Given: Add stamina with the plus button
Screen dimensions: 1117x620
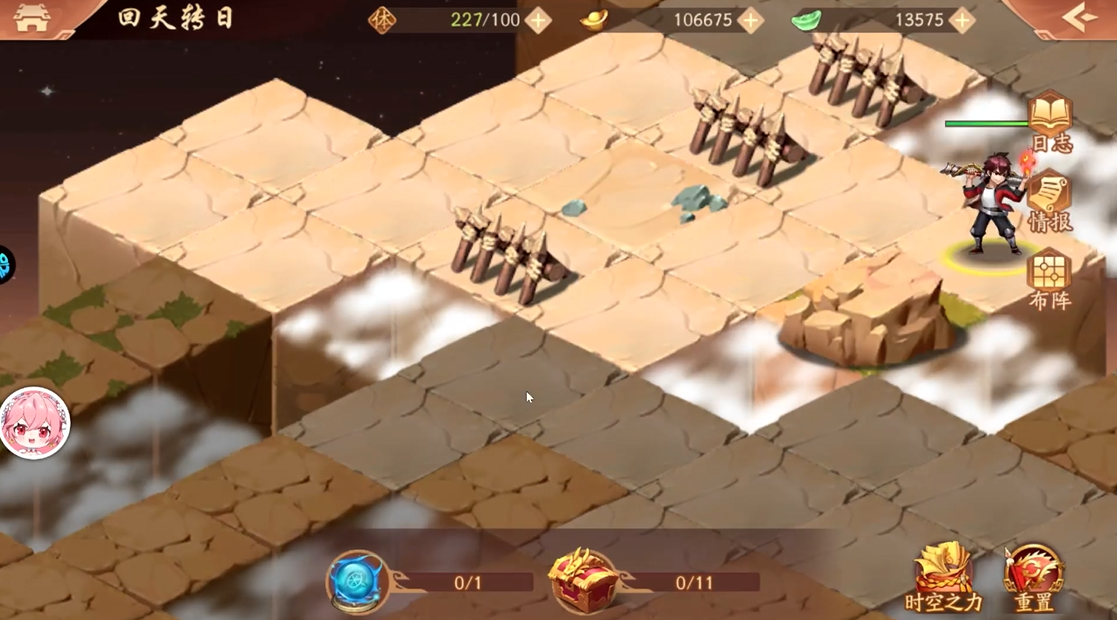Looking at the screenshot, I should tap(538, 20).
